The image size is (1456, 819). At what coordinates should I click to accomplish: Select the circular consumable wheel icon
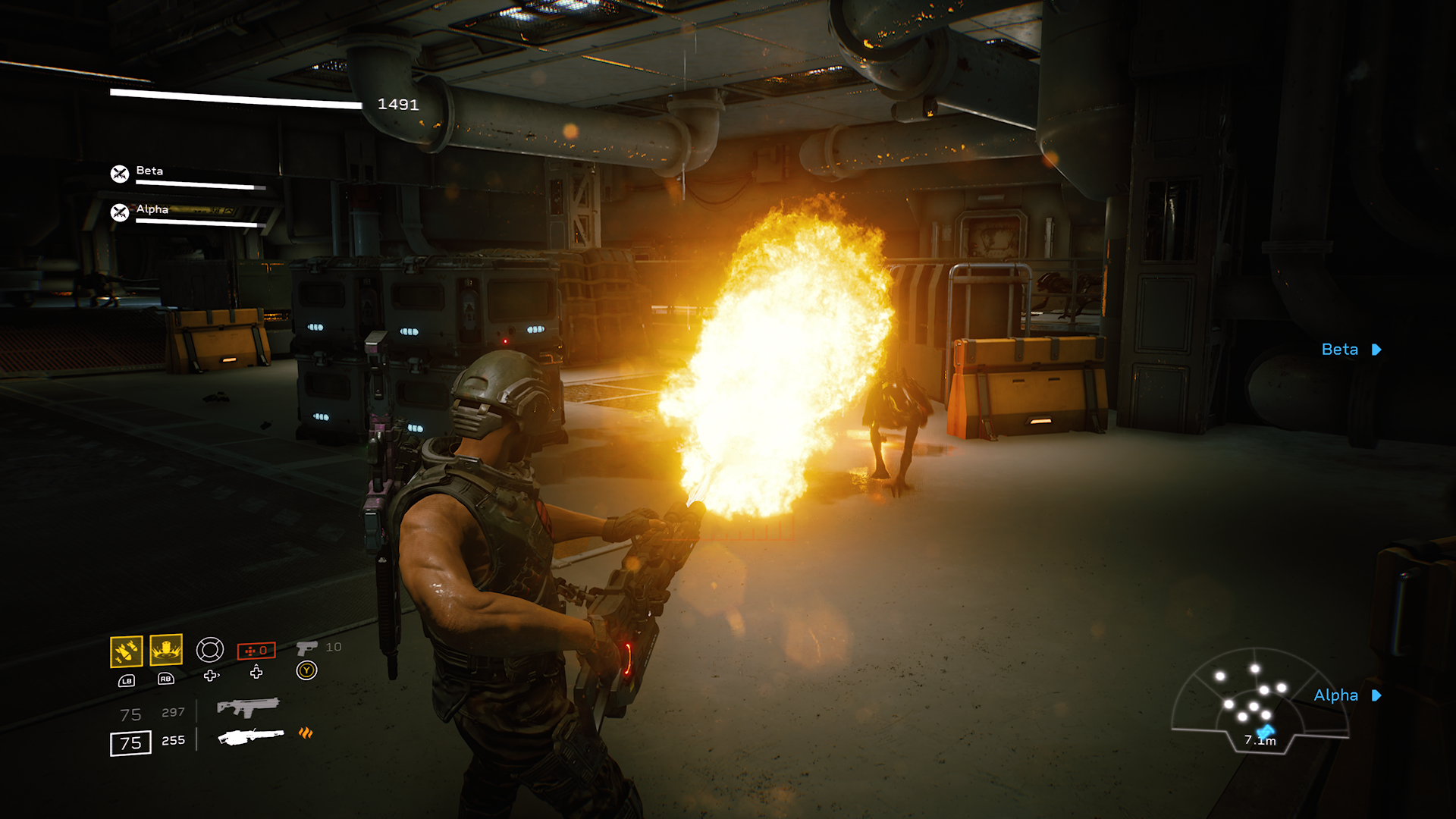[x=210, y=650]
